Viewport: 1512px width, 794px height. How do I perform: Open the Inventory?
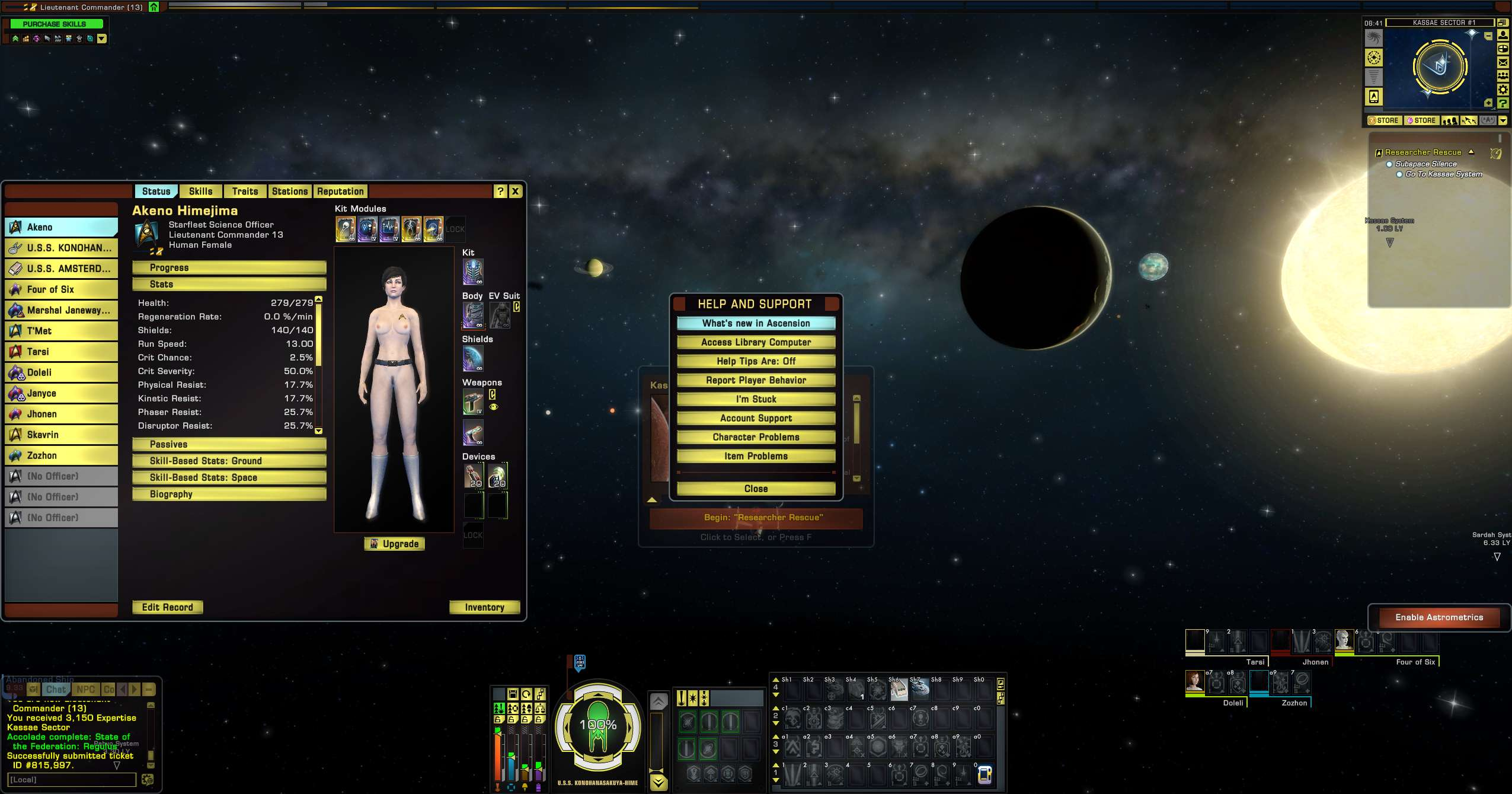tap(484, 607)
